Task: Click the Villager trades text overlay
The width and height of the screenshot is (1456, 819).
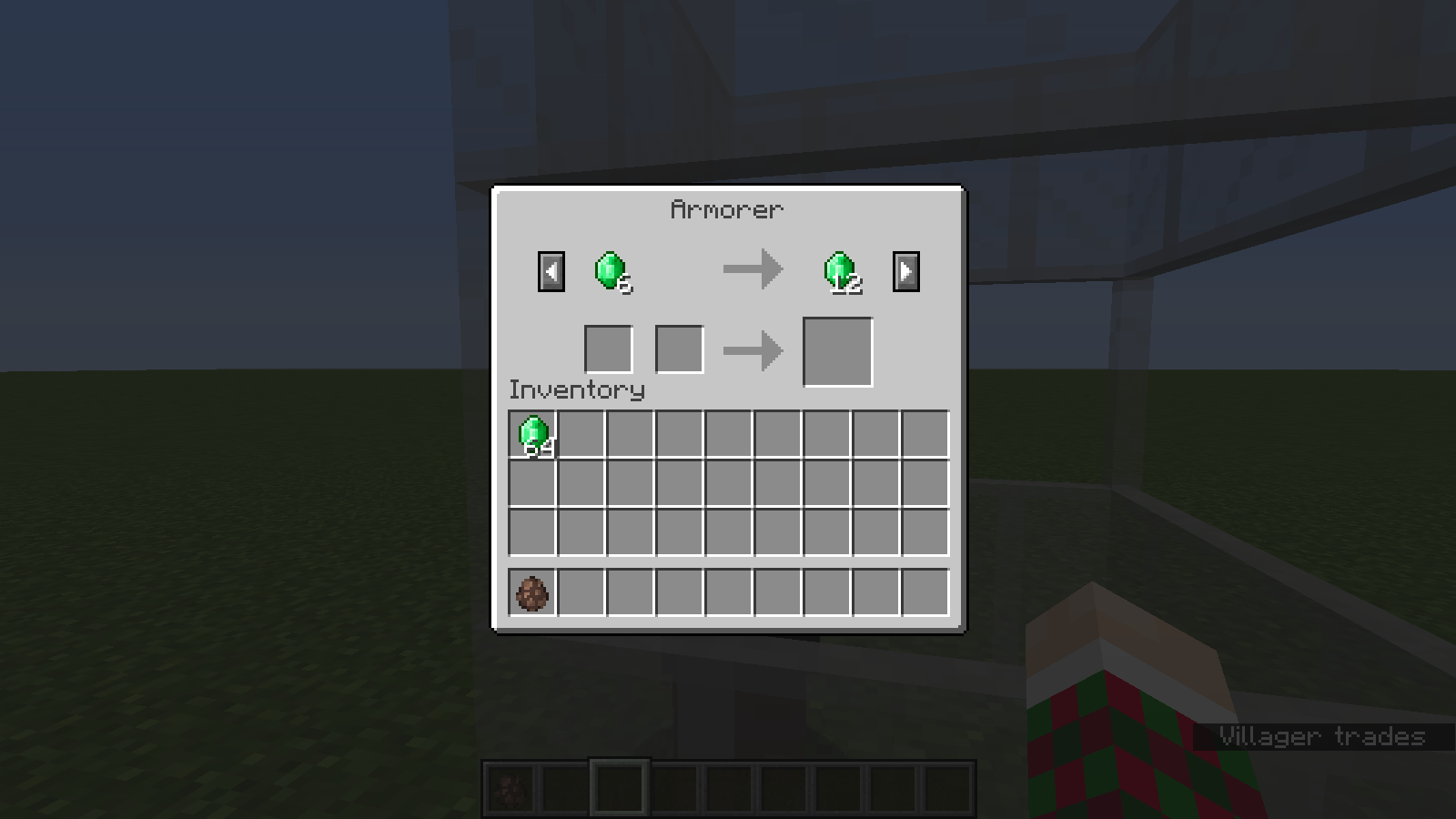Action: 1324,736
